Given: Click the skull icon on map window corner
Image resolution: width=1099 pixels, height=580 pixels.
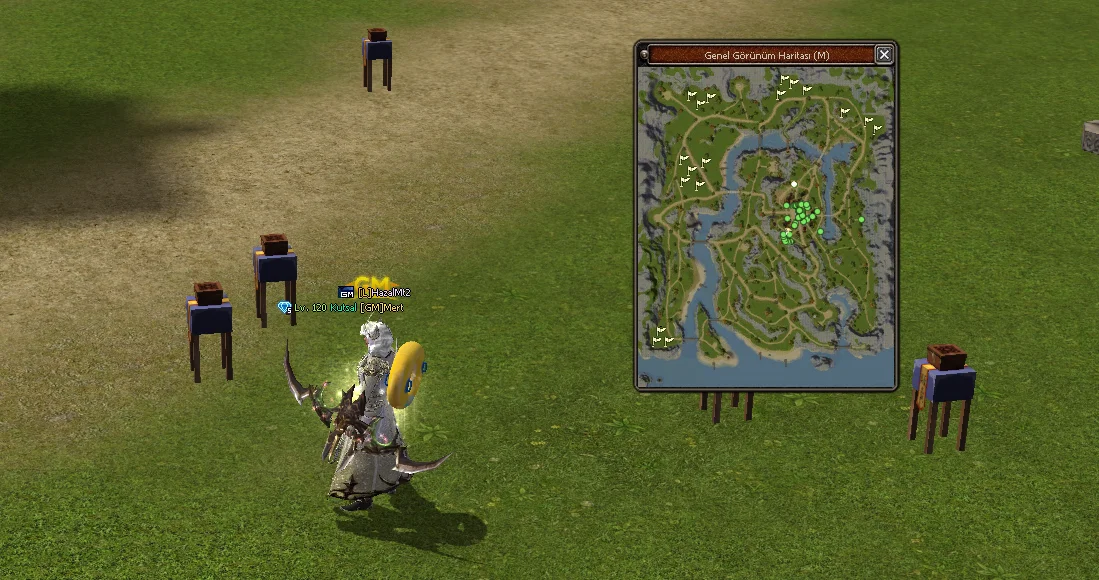Looking at the screenshot, I should pyautogui.click(x=644, y=54).
